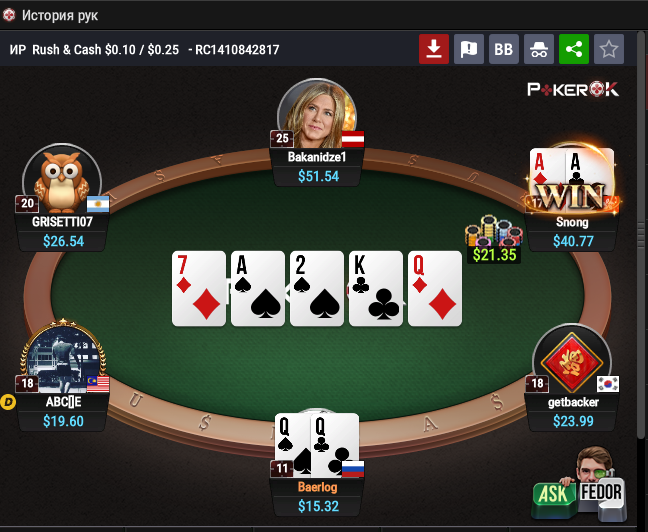Click the incognito hat-and-glasses button
The height and width of the screenshot is (532, 648).
coord(538,49)
